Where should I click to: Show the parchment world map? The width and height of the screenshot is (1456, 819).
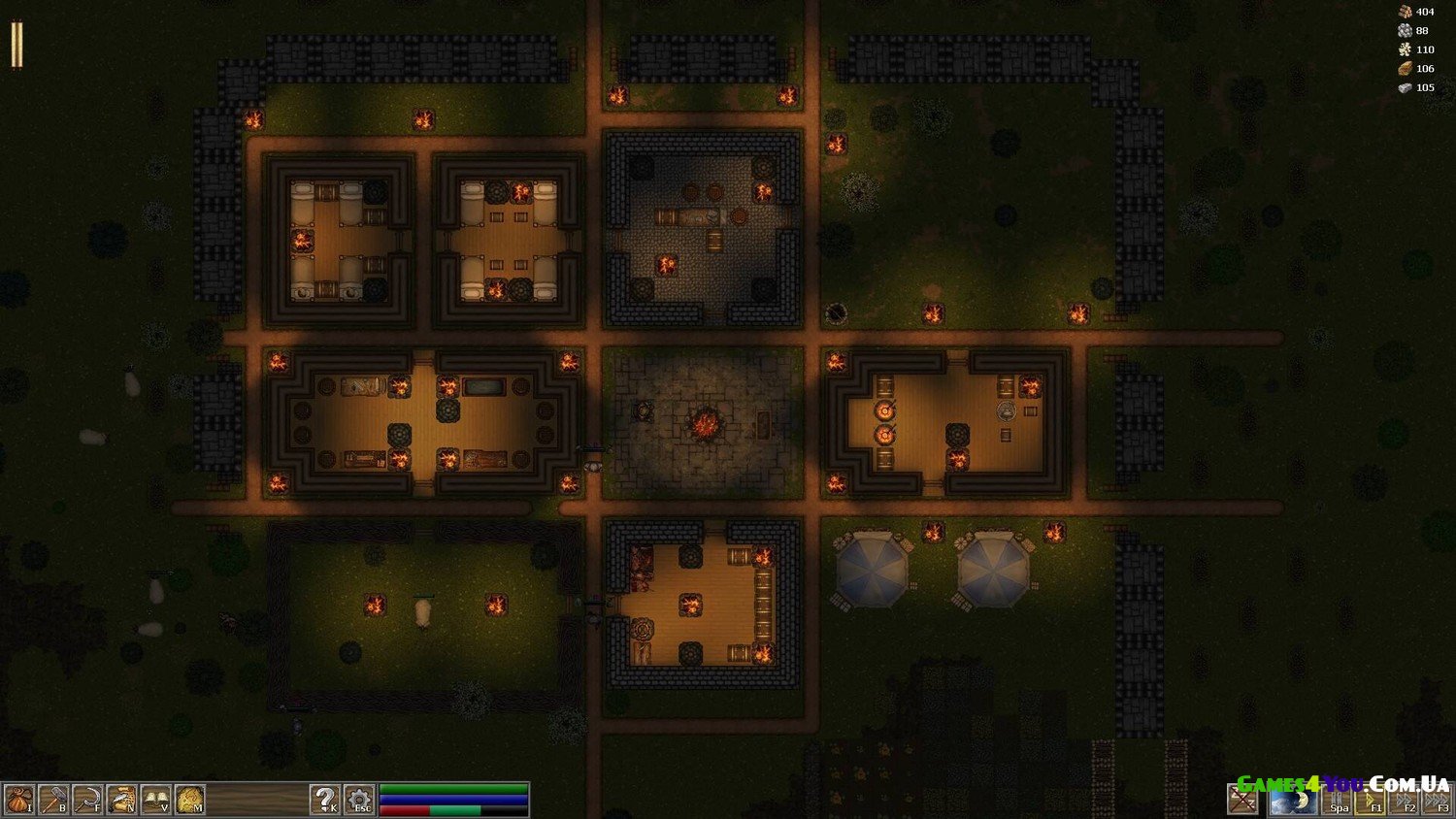click(189, 799)
